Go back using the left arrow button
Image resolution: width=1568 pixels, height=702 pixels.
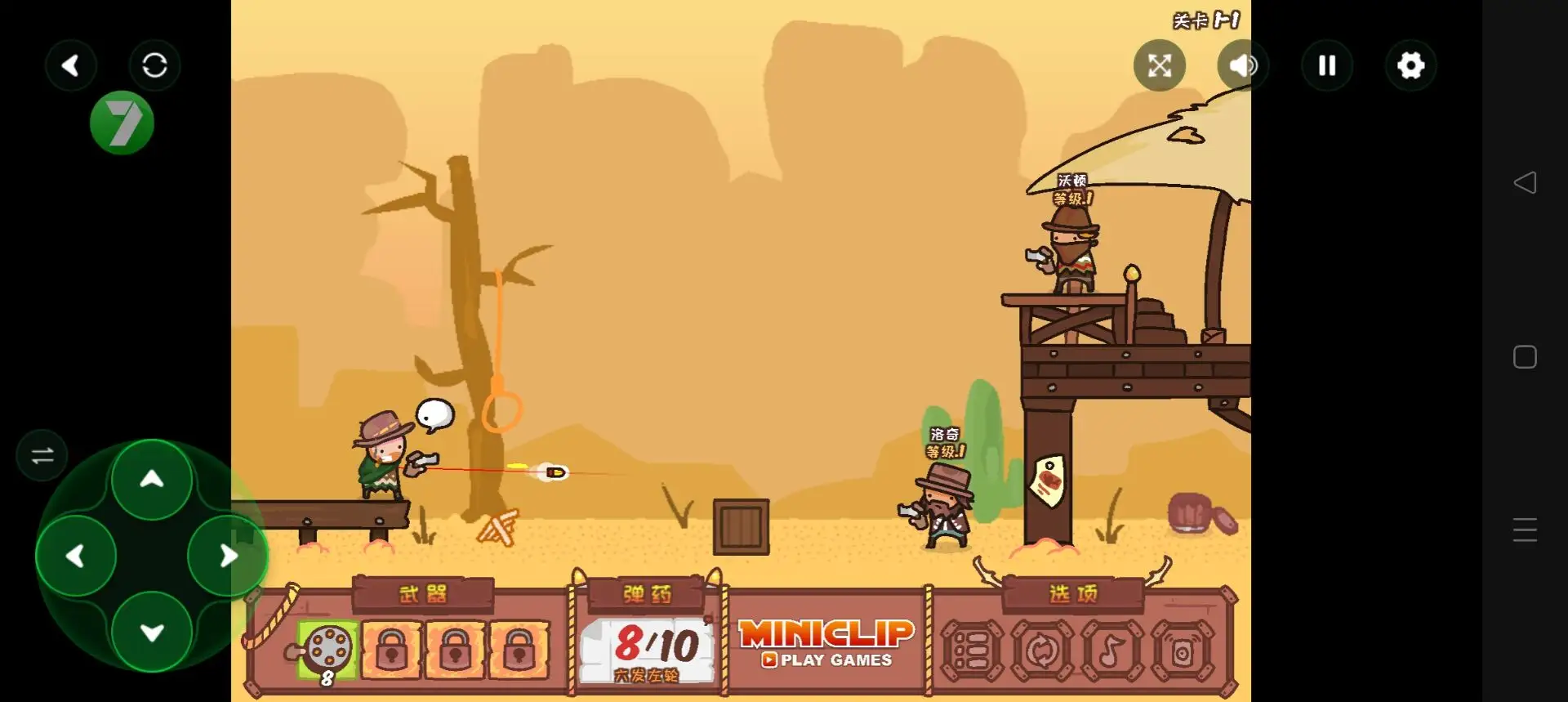point(71,65)
